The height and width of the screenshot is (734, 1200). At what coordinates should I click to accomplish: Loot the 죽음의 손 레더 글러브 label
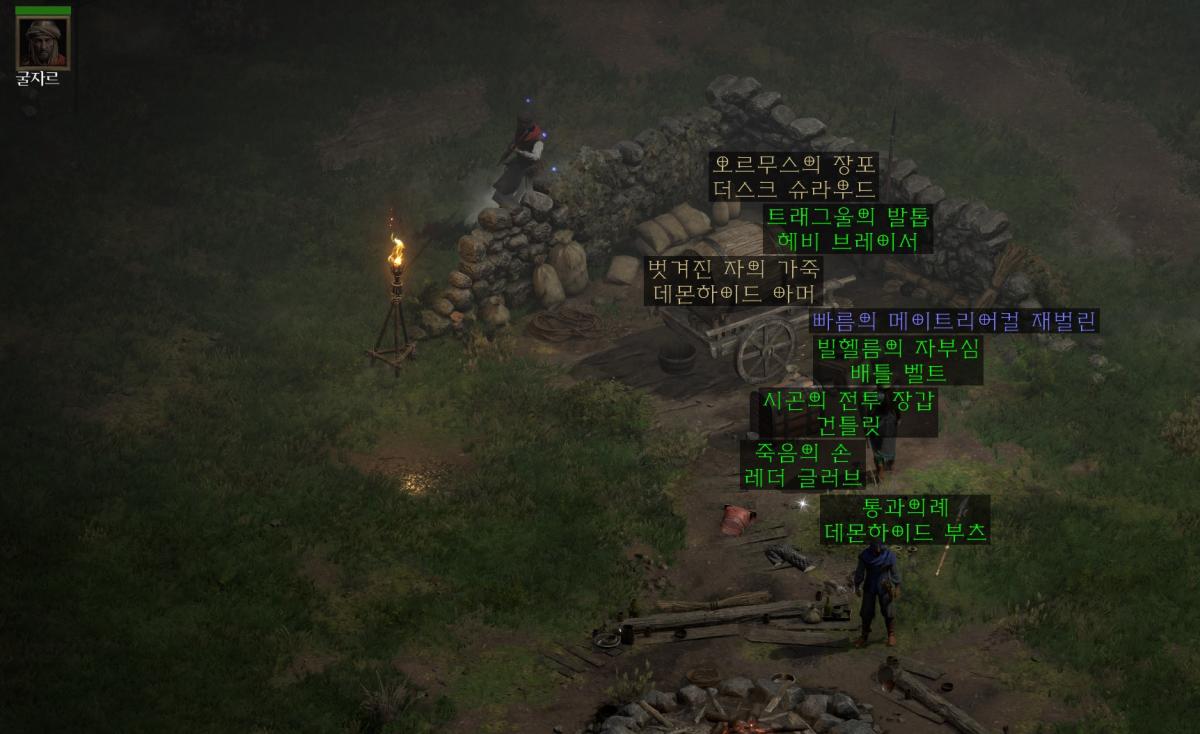[802, 464]
